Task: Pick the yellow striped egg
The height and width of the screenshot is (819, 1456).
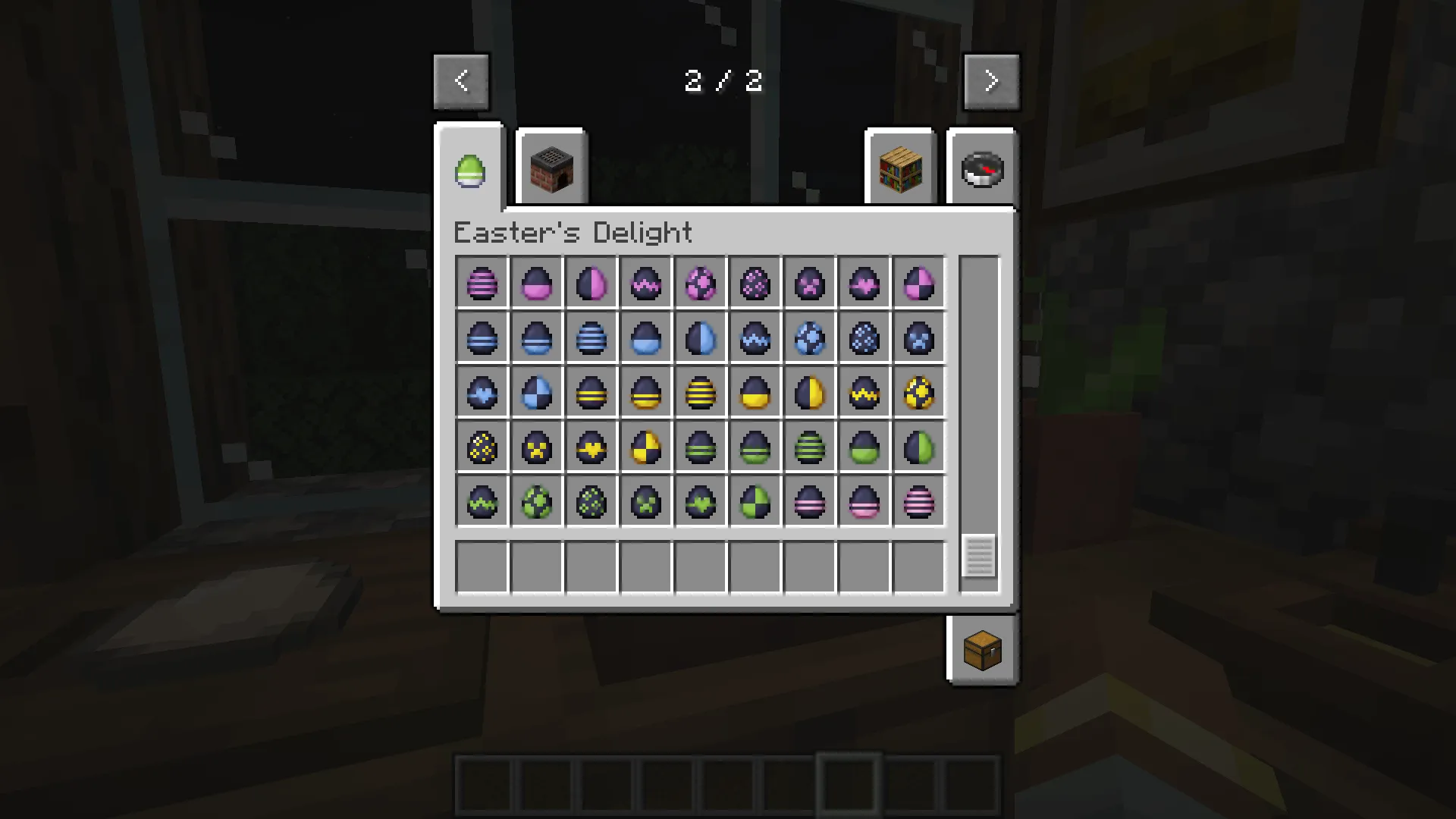Action: (x=701, y=392)
